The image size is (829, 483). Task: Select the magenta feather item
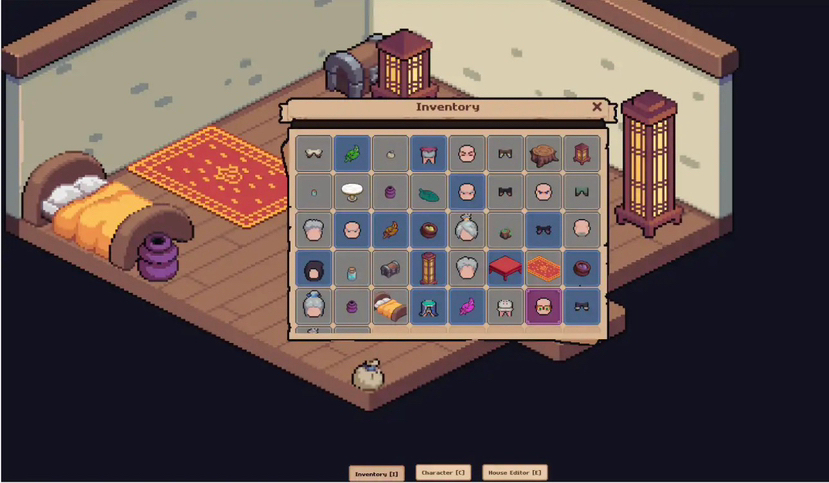point(467,306)
